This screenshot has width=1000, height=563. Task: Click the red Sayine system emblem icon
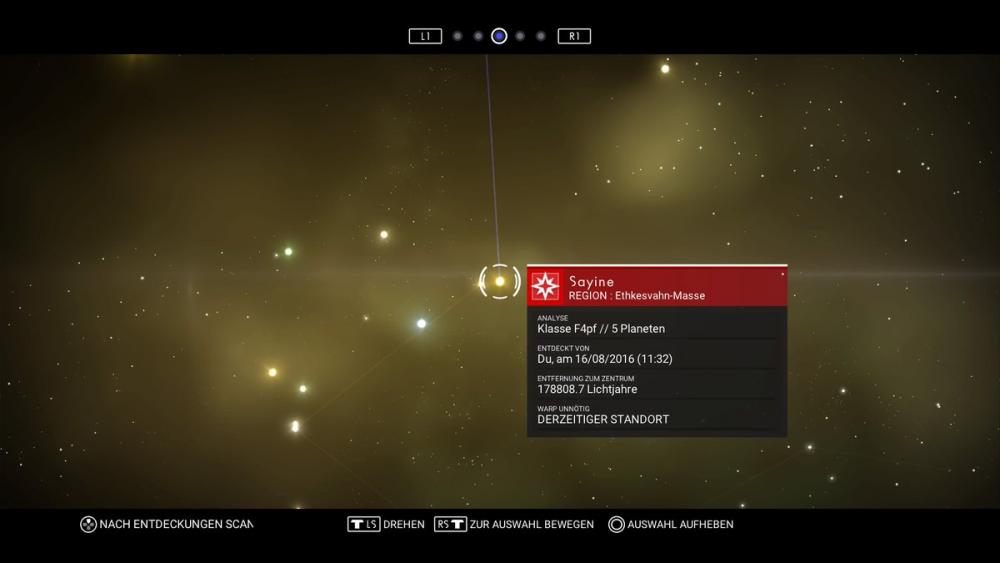point(546,287)
